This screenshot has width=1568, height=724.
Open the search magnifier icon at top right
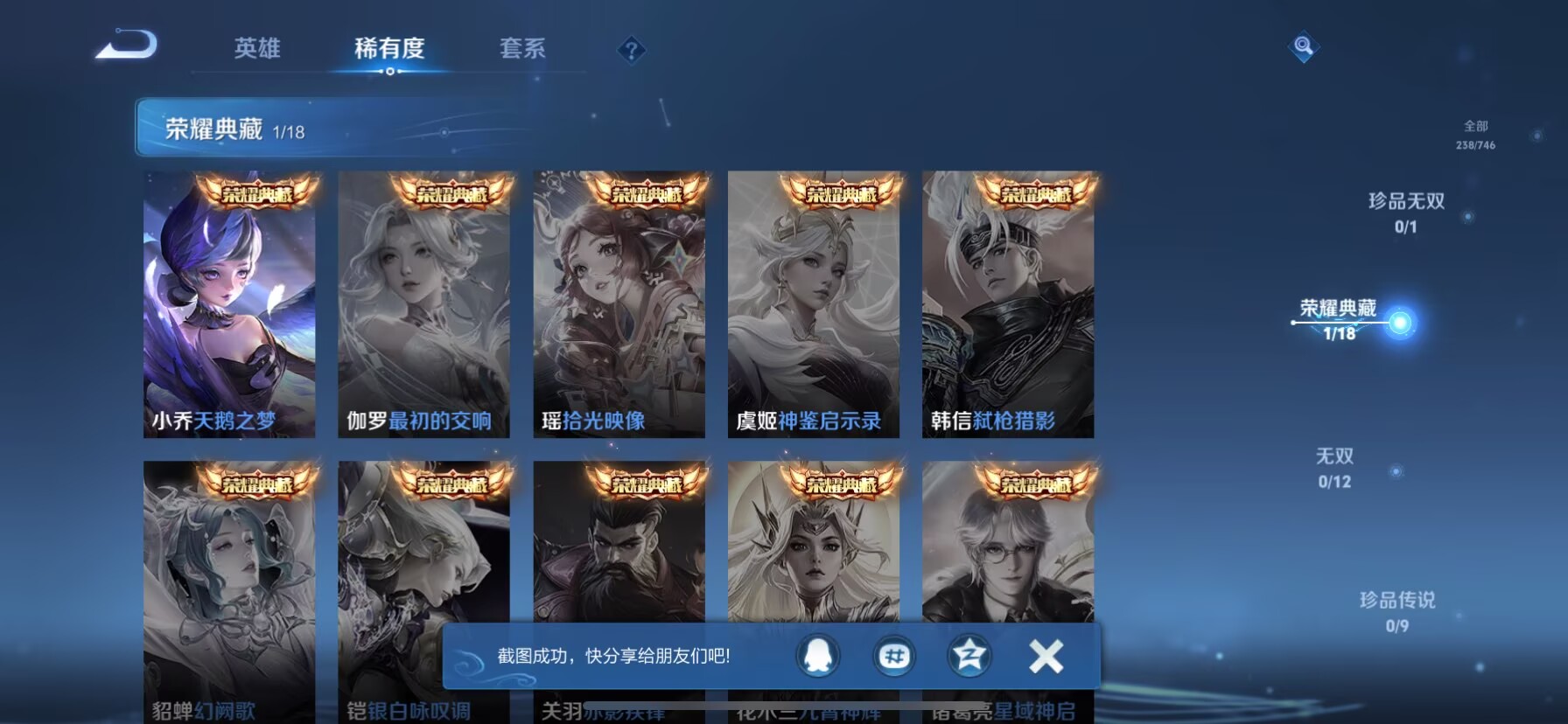tap(1303, 48)
